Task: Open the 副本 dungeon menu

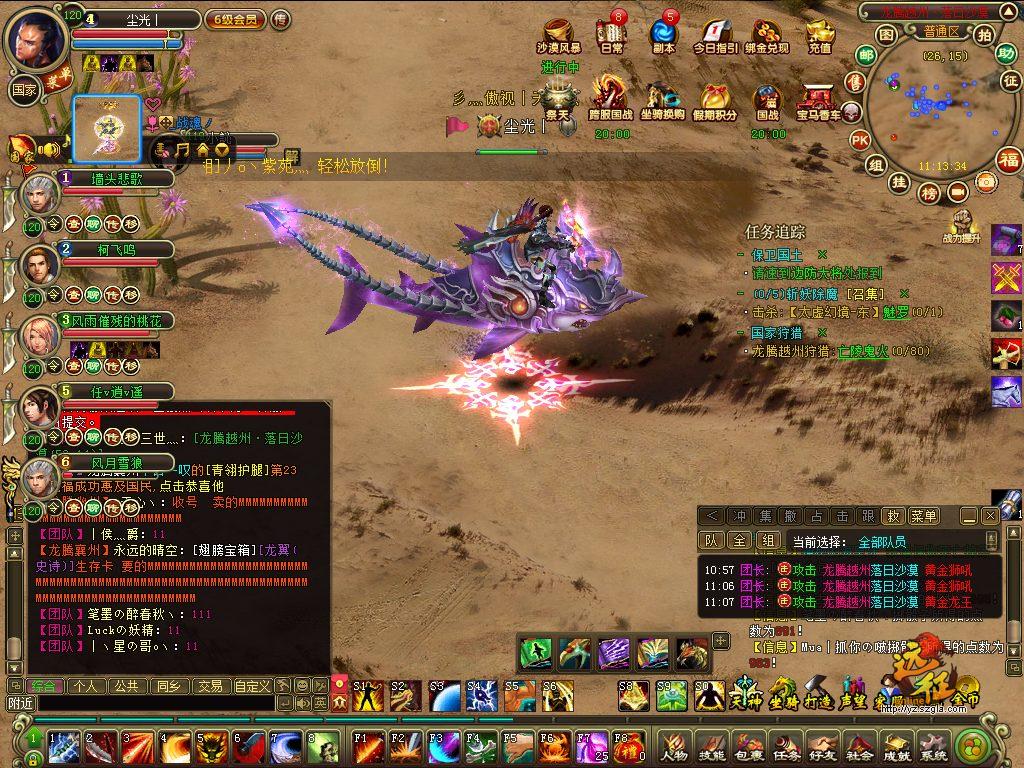Action: pos(663,35)
